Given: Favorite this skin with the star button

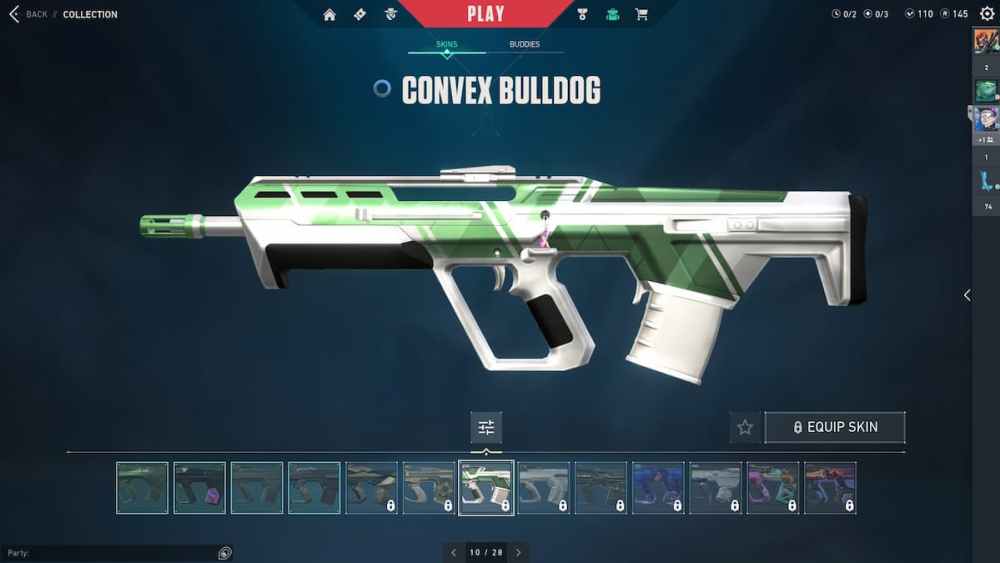Looking at the screenshot, I should [745, 427].
